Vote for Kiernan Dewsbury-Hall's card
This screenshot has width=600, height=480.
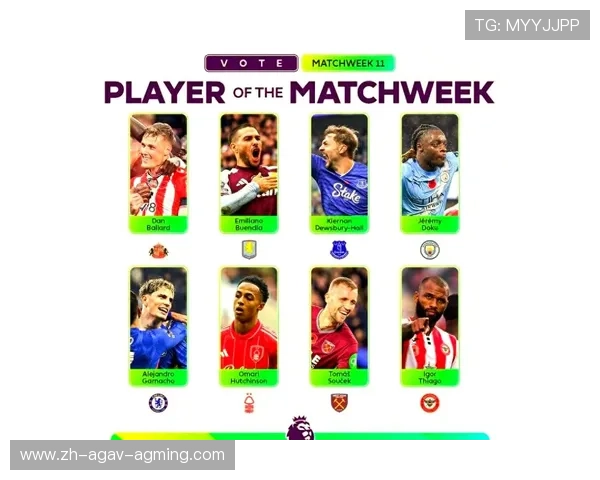click(x=339, y=173)
